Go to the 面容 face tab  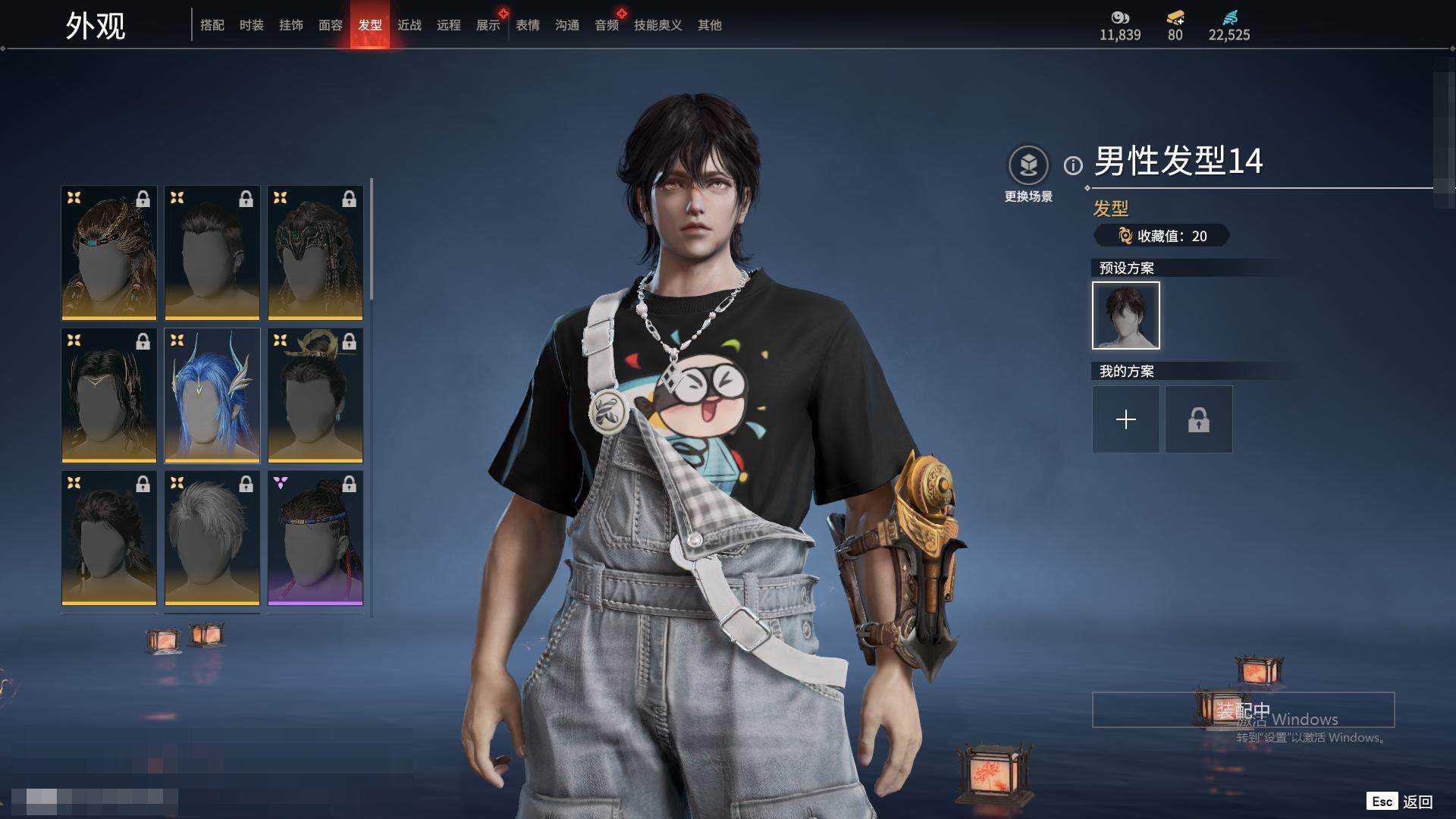(331, 25)
